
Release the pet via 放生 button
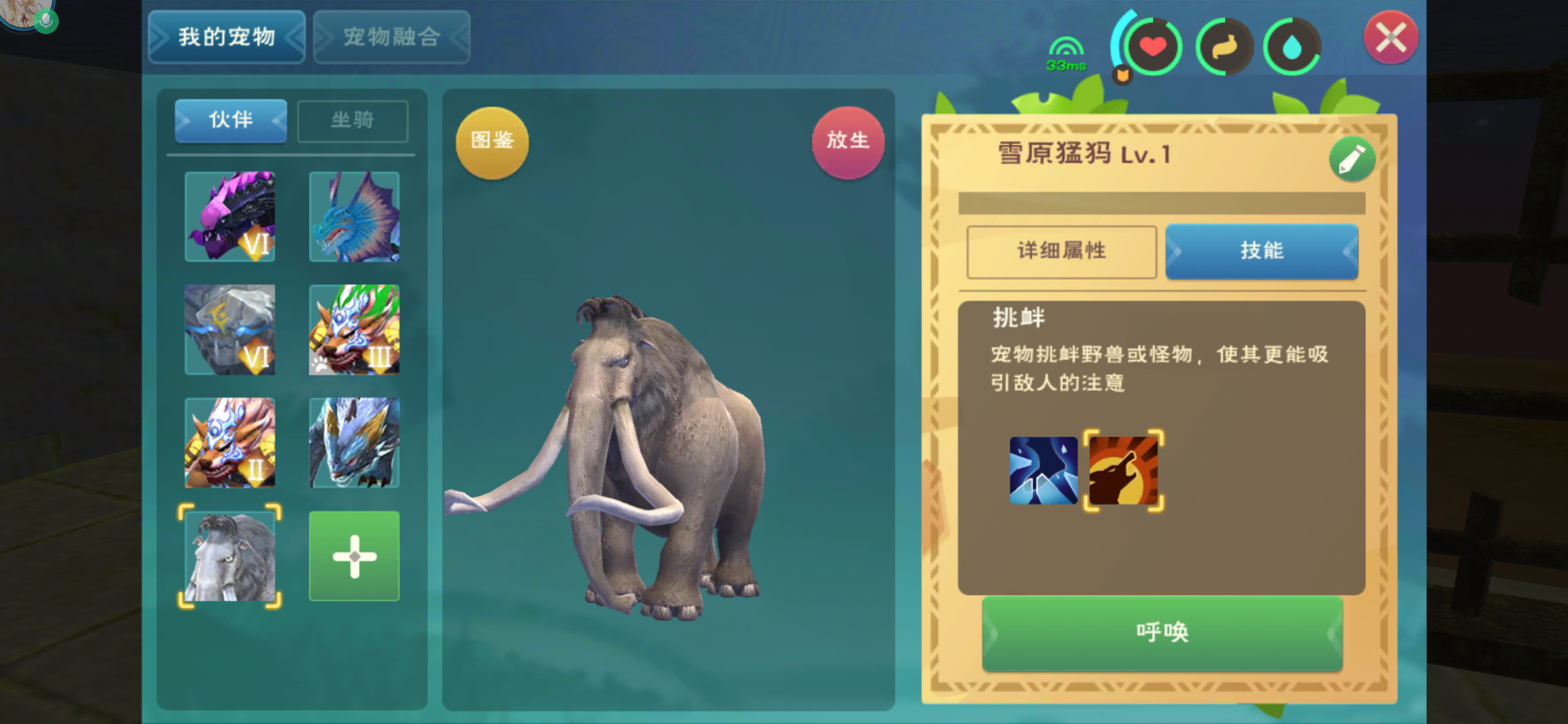(848, 141)
